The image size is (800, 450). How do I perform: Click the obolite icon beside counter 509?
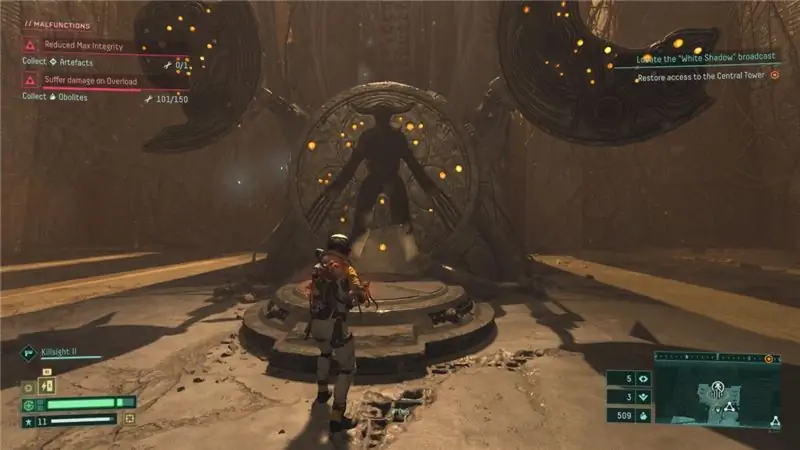click(642, 415)
